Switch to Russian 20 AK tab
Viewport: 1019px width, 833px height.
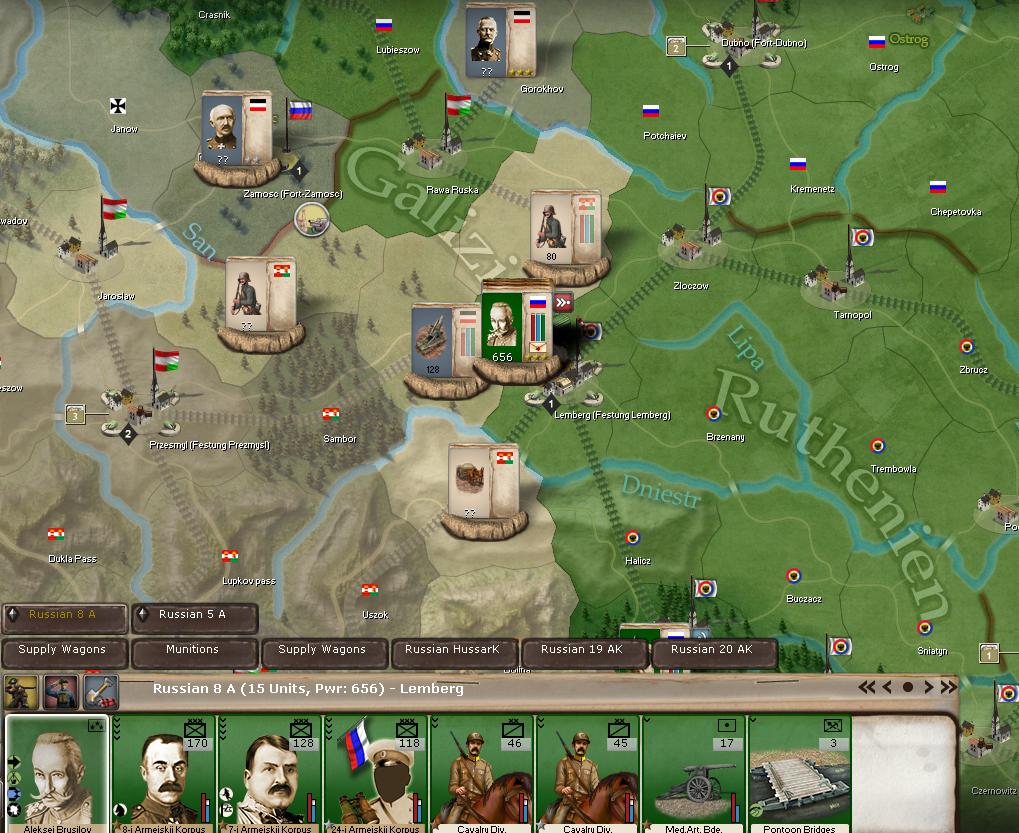pyautogui.click(x=712, y=650)
